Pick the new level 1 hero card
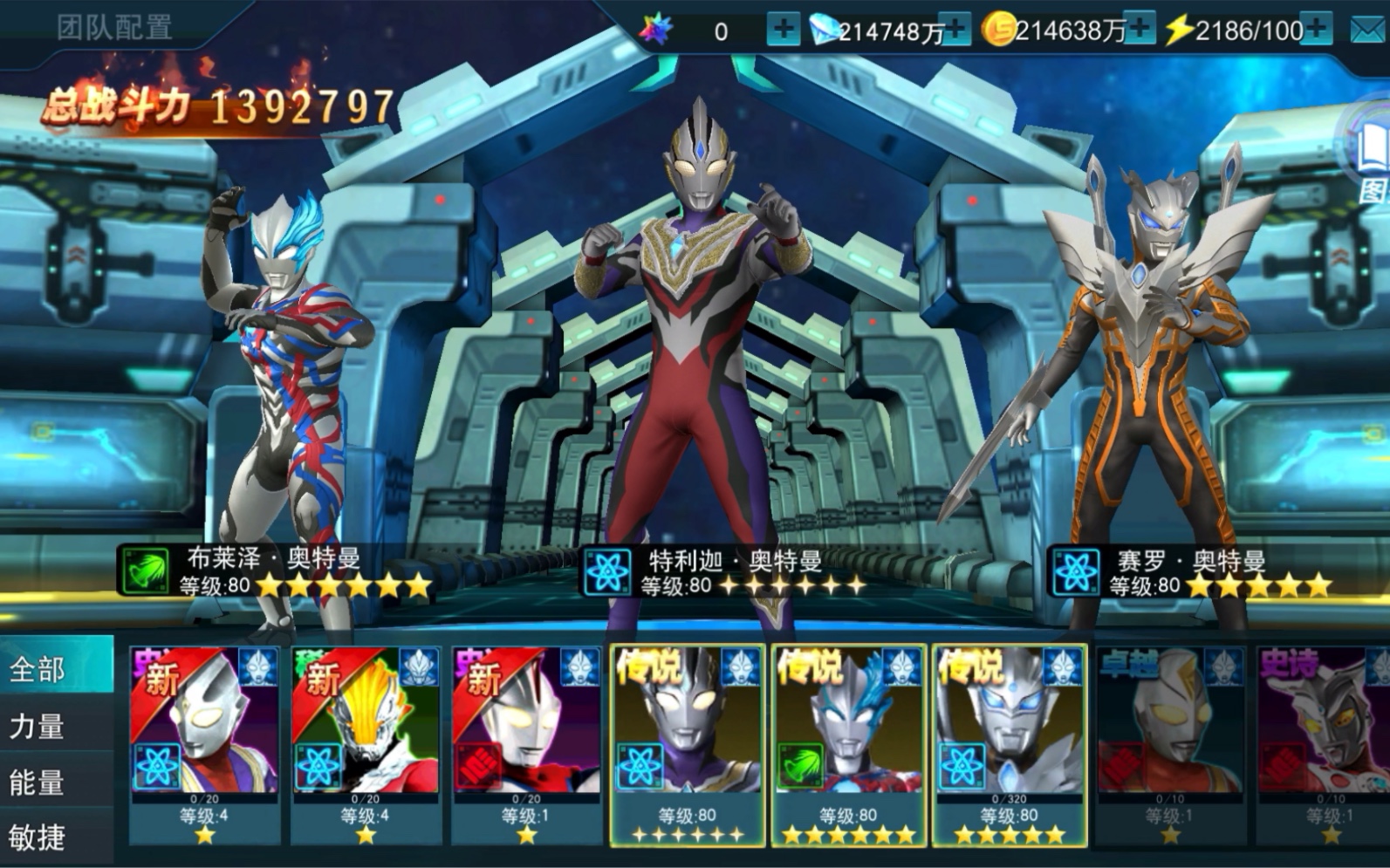Viewport: 1390px width, 868px height. (x=526, y=746)
